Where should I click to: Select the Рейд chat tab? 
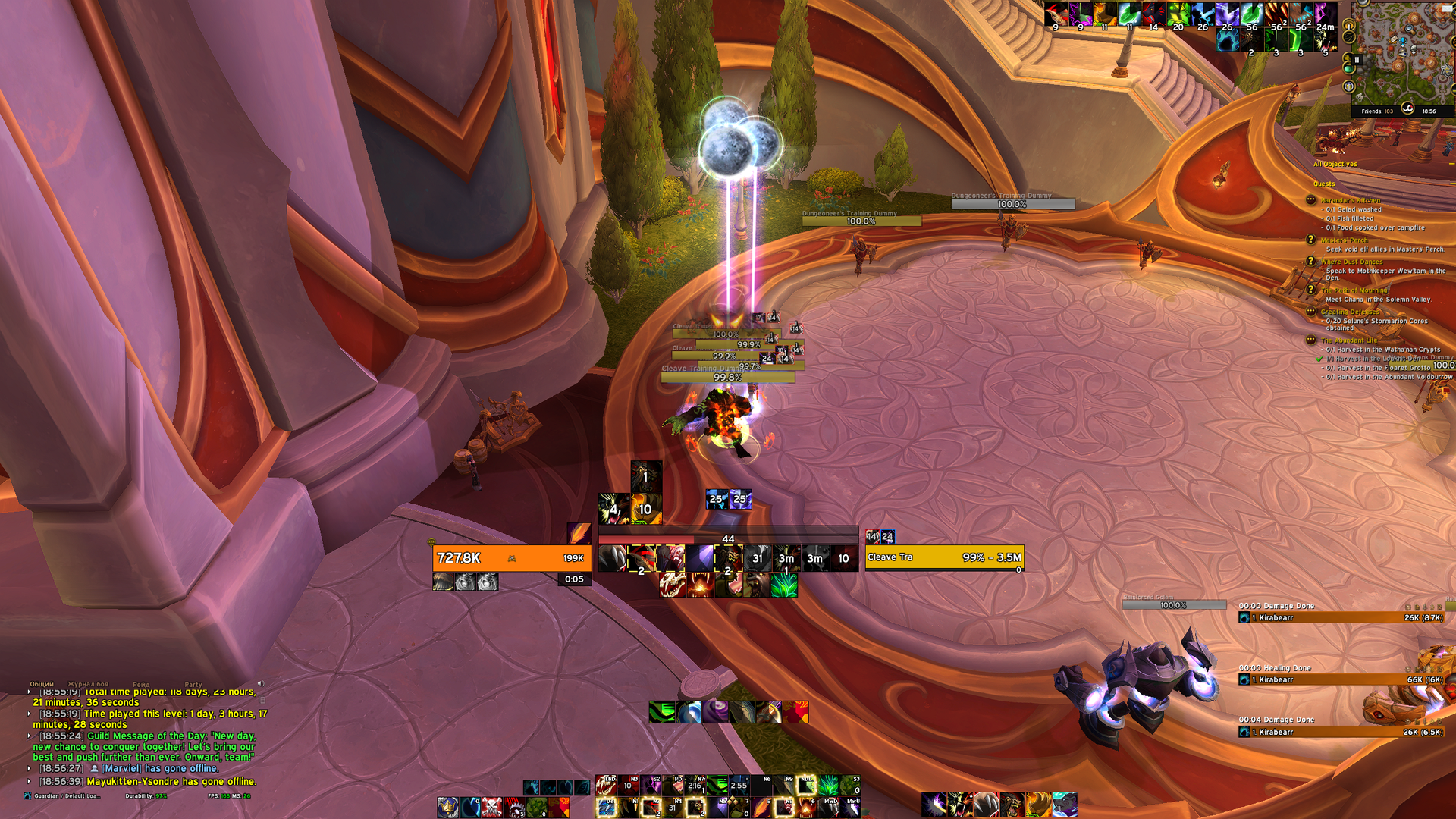(141, 684)
